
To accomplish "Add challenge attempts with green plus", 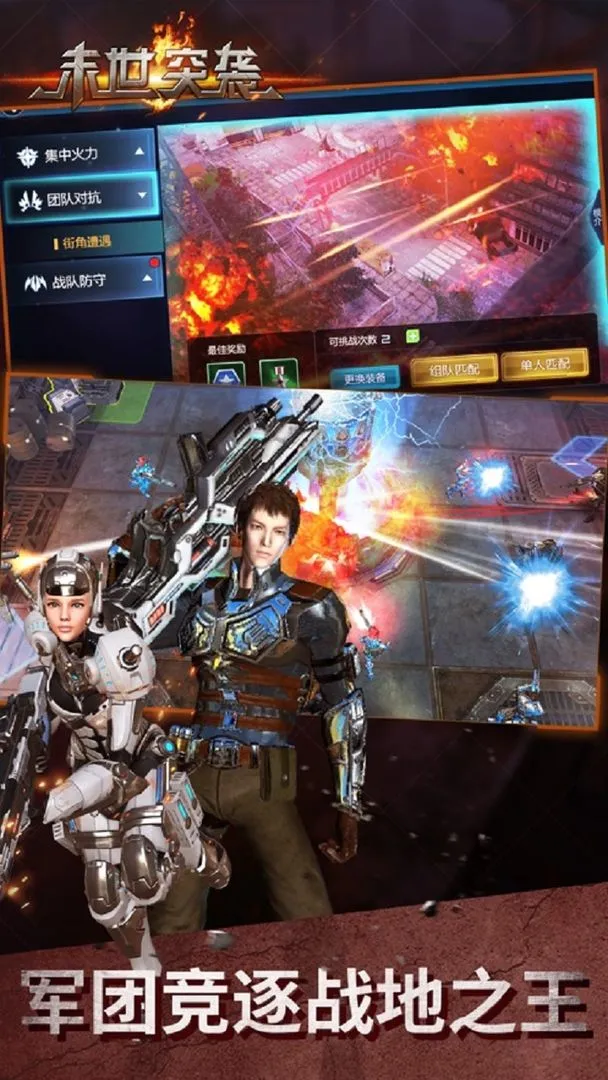I will (x=412, y=338).
